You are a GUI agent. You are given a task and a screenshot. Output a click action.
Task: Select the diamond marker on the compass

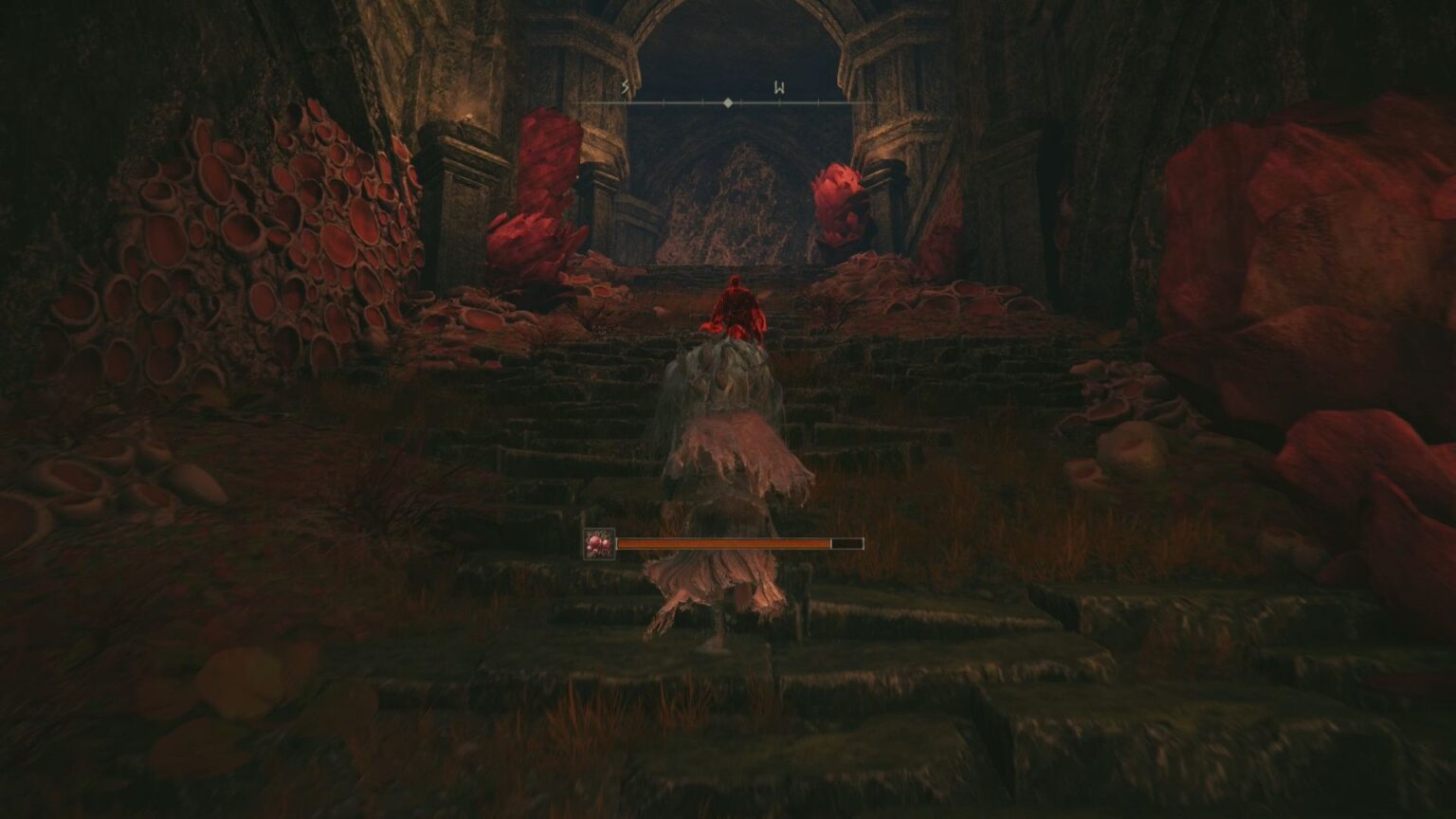pos(728,101)
